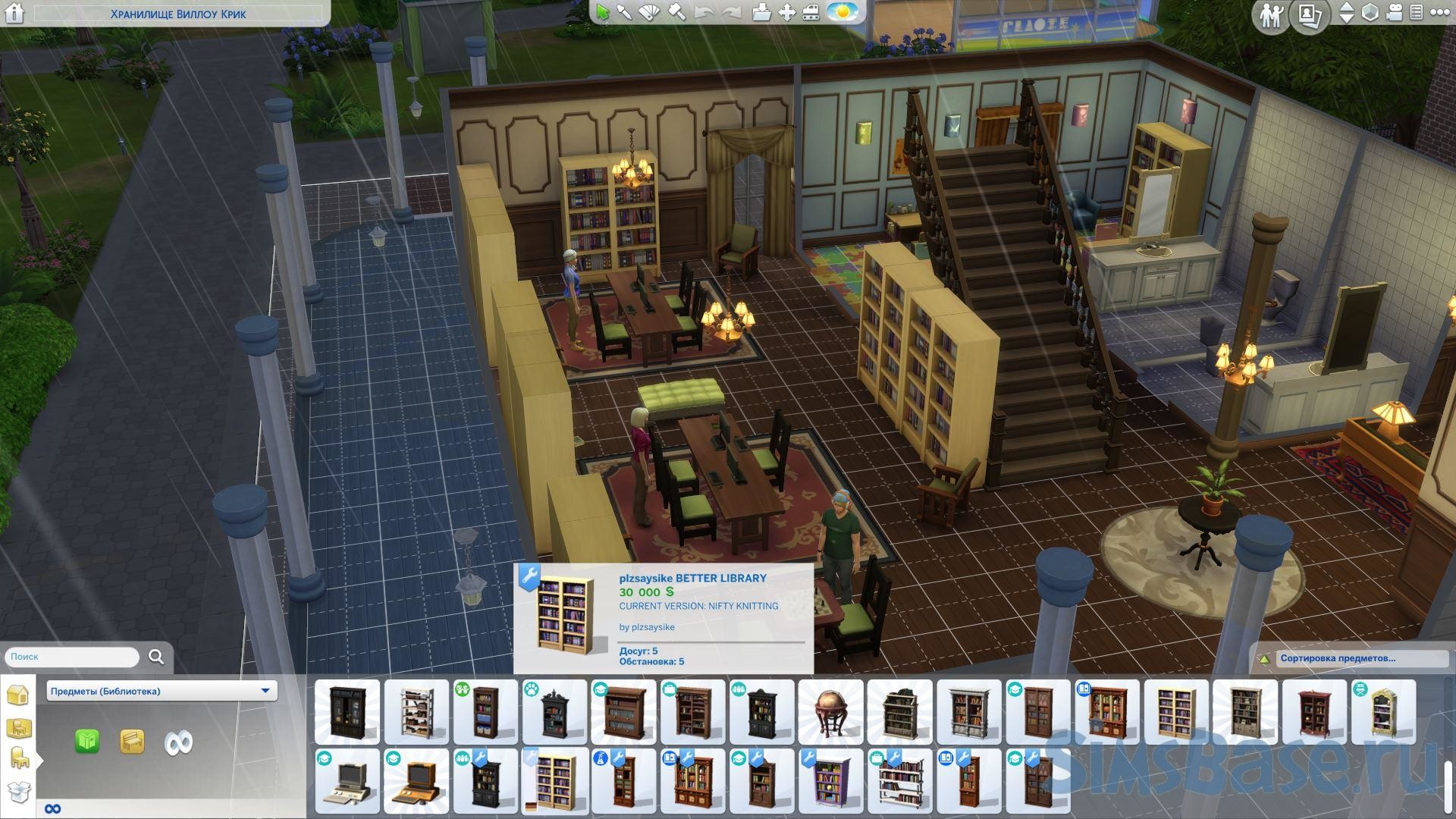Choose the design swatch tool
The width and height of the screenshot is (1456, 819).
[x=650, y=13]
